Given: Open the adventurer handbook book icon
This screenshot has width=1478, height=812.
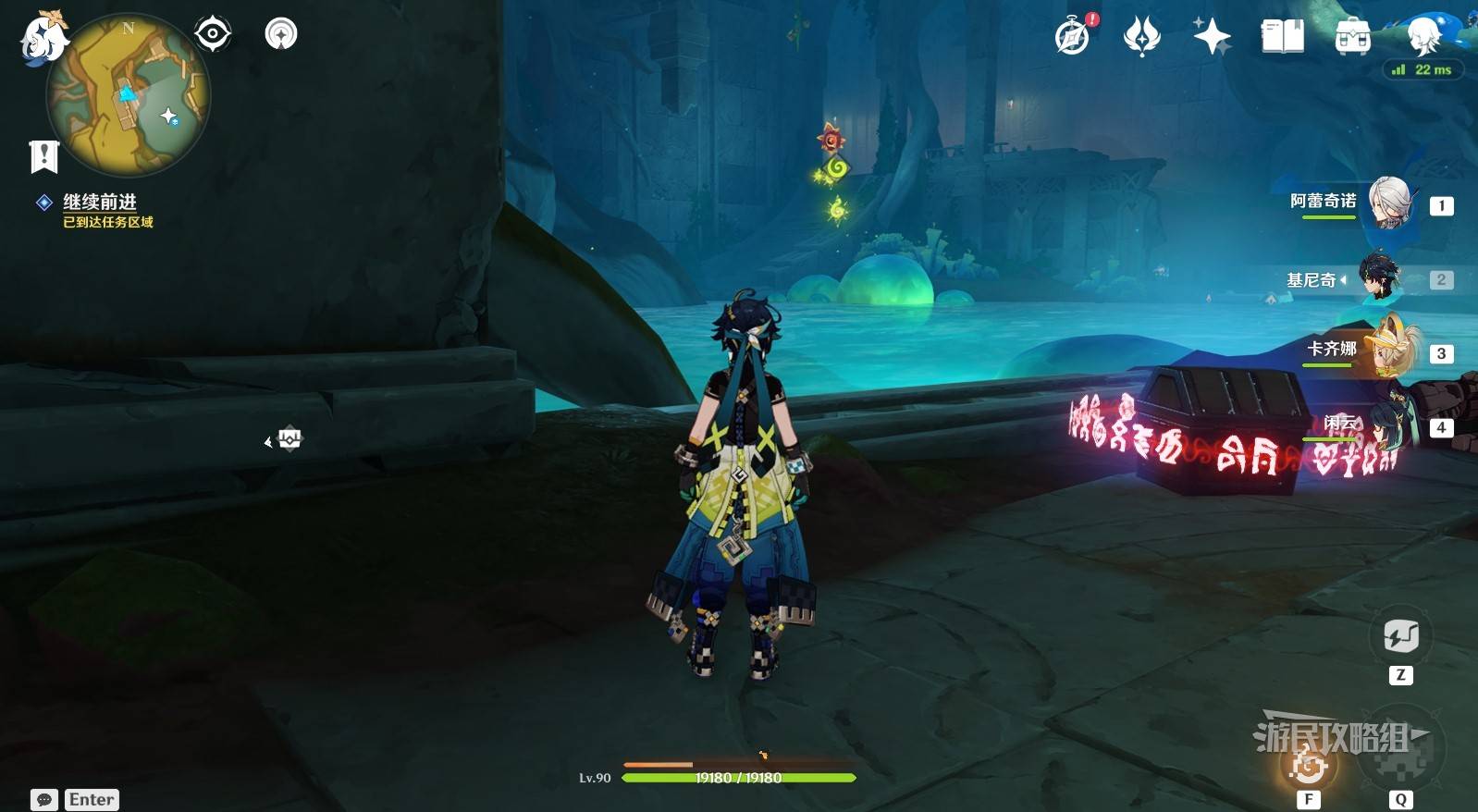Looking at the screenshot, I should click(x=1282, y=37).
